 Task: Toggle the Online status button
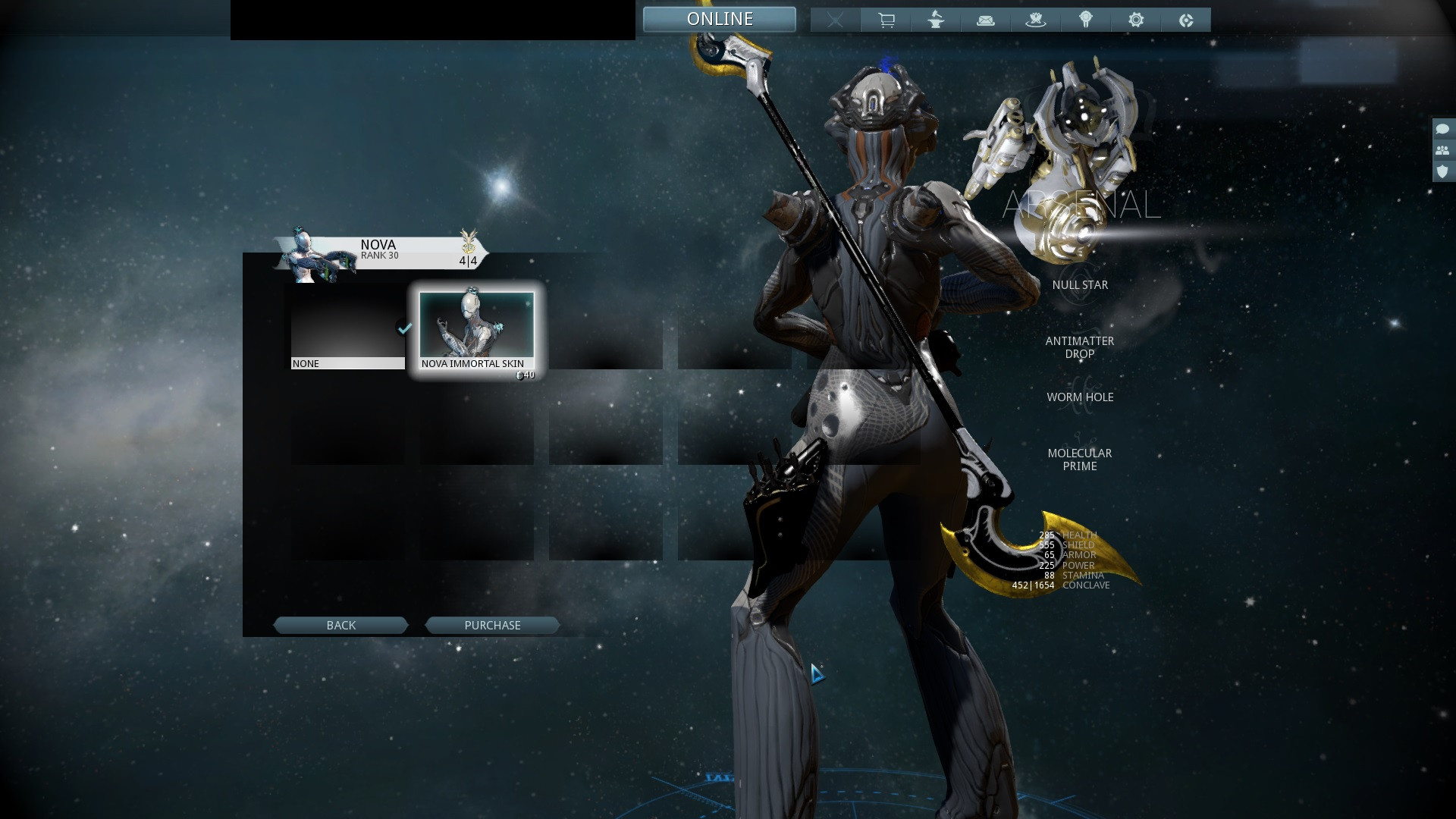coord(719,19)
